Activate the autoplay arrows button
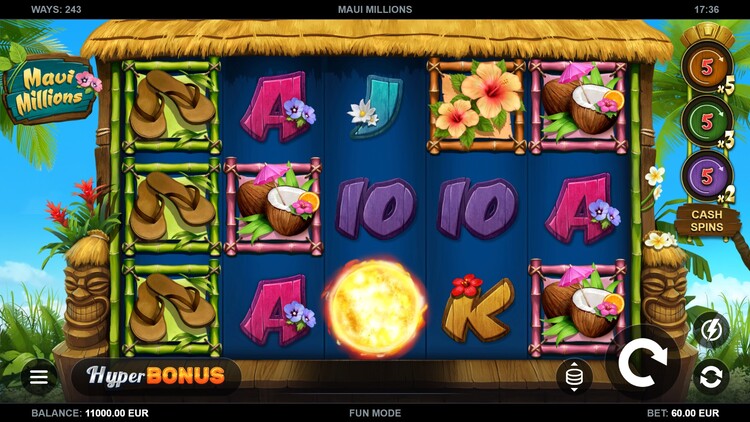 tap(711, 377)
